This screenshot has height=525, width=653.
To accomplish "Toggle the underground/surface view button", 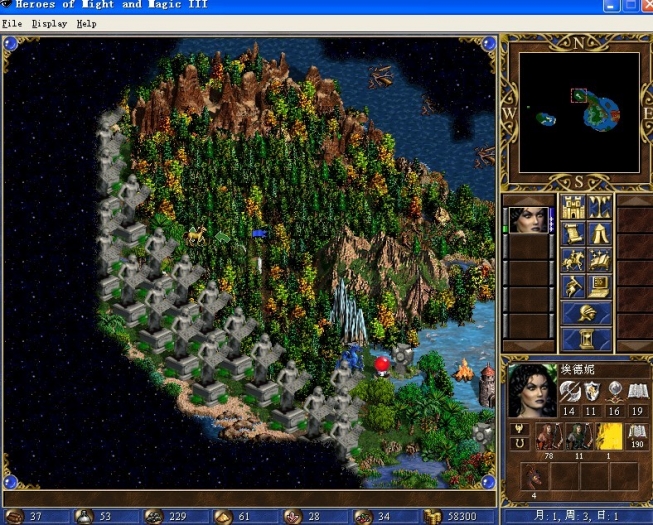I will pyautogui.click(x=600, y=207).
